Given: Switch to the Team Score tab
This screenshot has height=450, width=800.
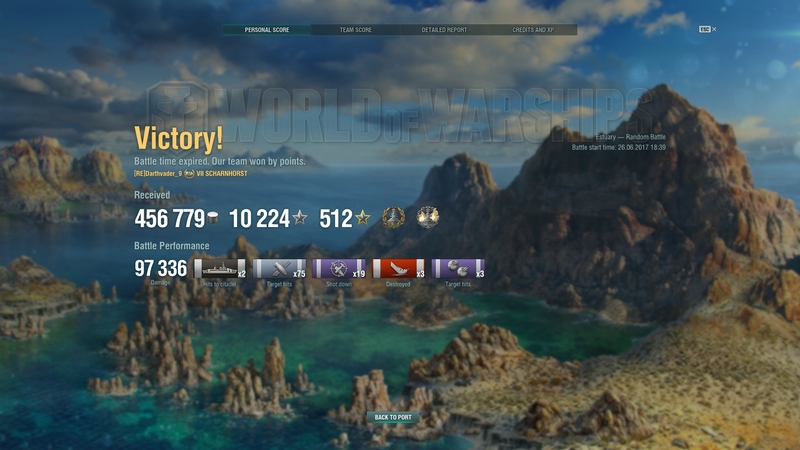Looking at the screenshot, I should tap(355, 30).
